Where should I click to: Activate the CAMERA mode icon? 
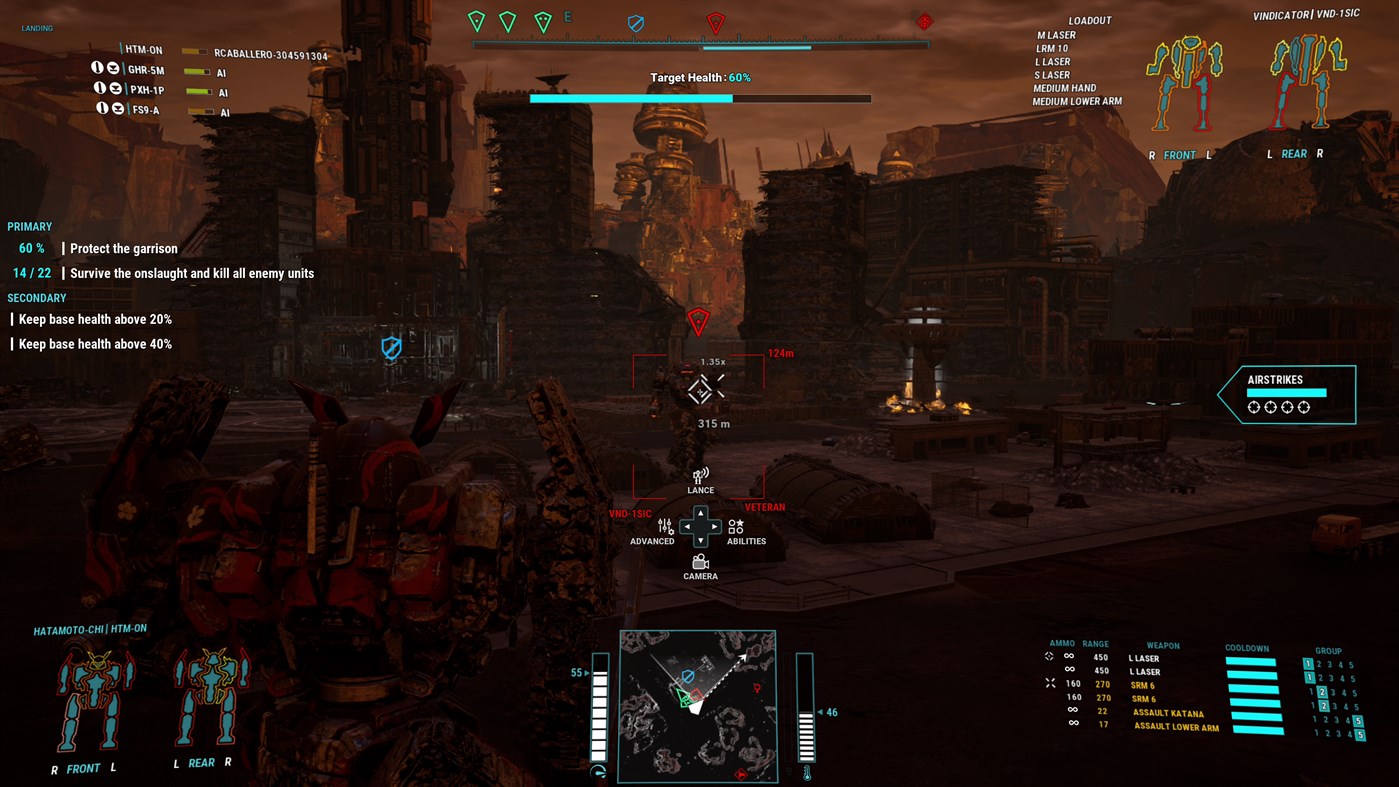click(700, 564)
